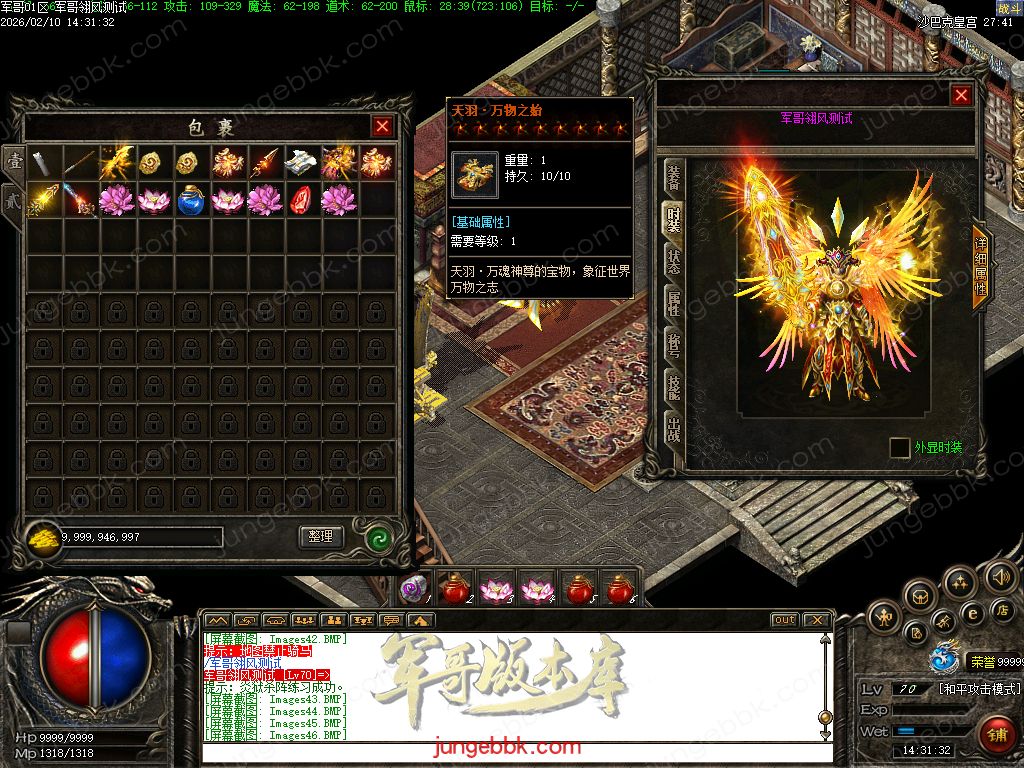Viewport: 1024px width, 768px height.
Task: Close the 包裹 bag window
Action: tap(382, 126)
